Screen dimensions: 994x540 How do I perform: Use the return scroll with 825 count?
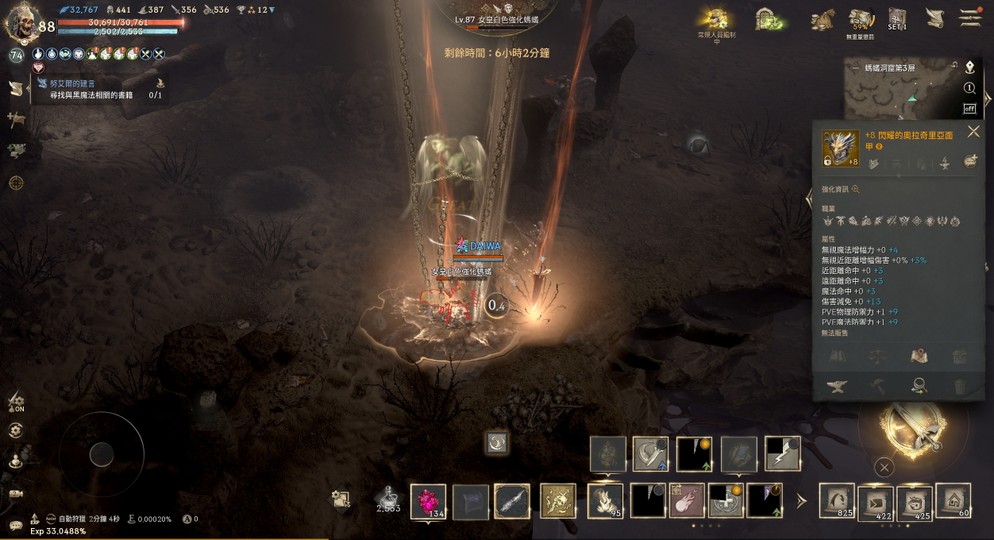tap(837, 500)
